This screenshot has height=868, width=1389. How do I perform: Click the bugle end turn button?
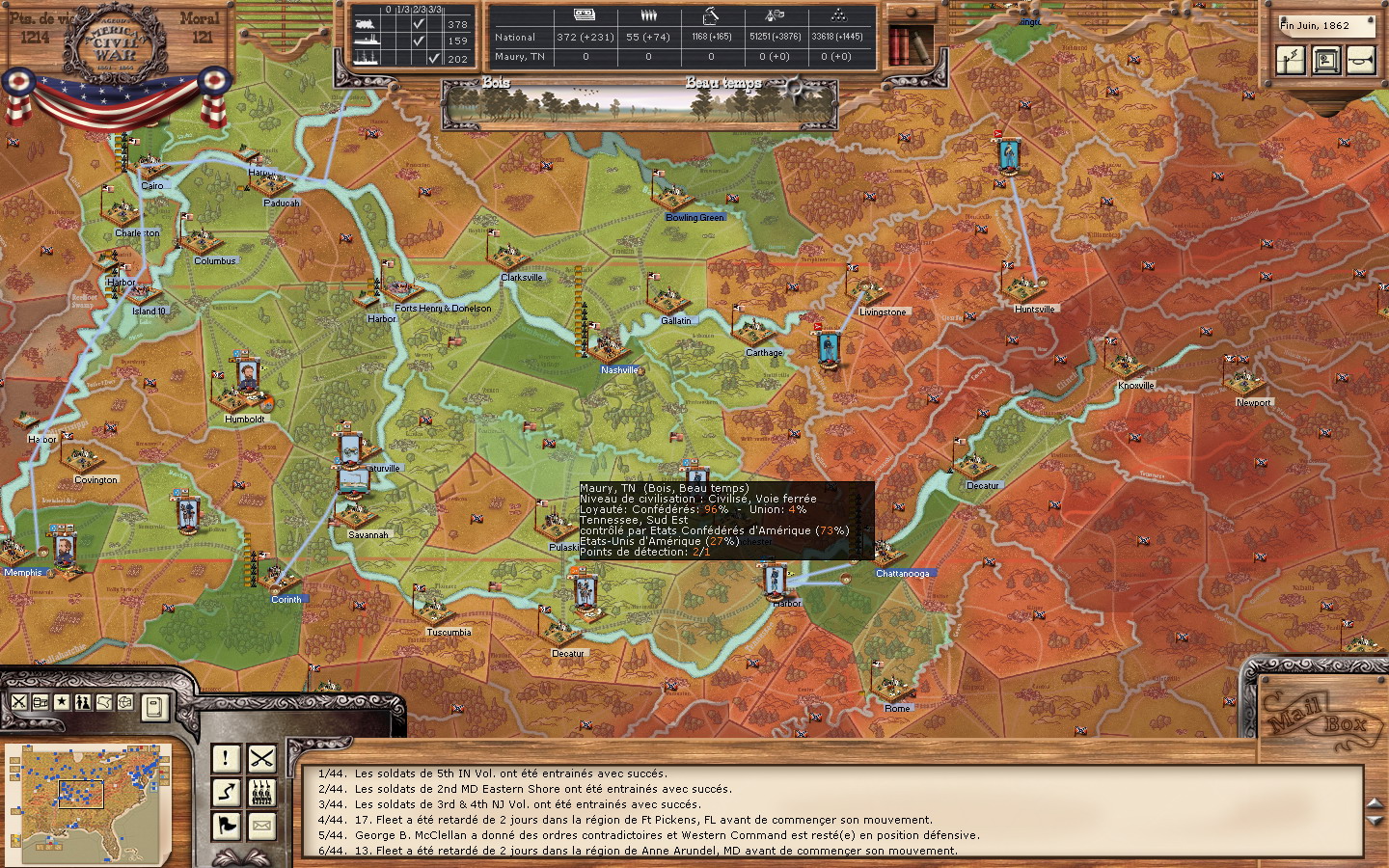(x=1361, y=60)
